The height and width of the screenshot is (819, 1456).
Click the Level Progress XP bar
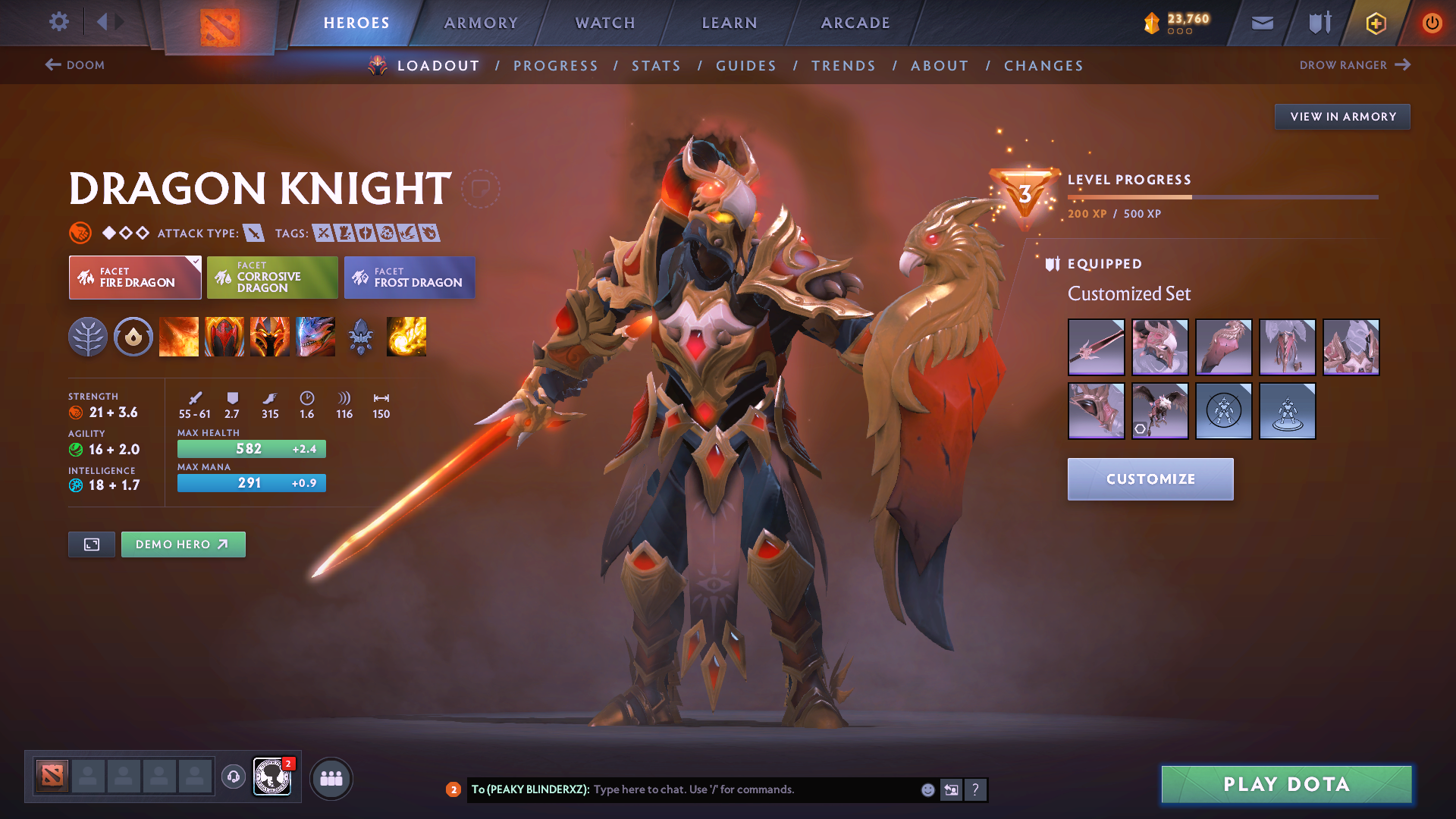[x=1221, y=196]
